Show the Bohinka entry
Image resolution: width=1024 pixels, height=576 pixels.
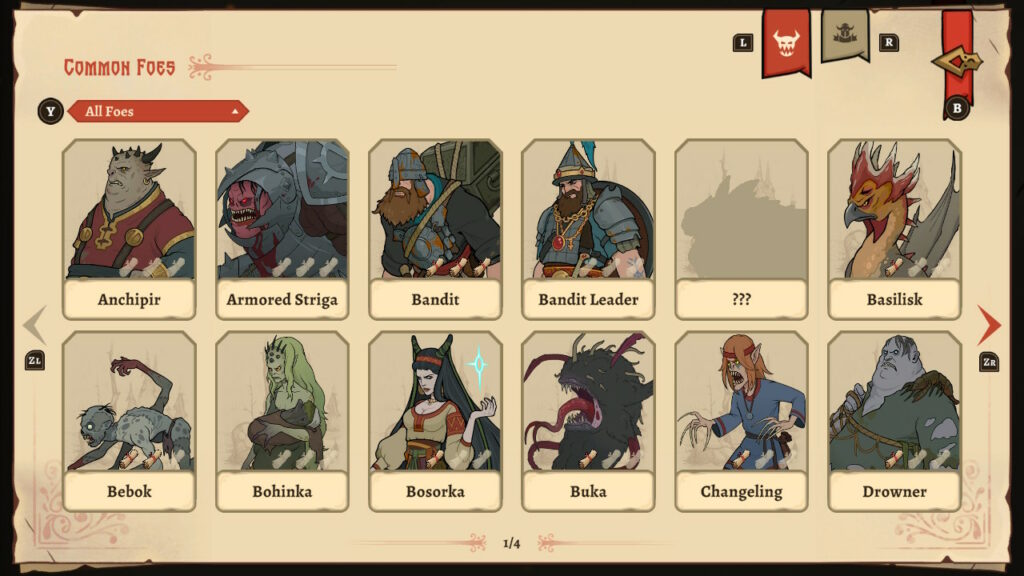click(x=282, y=420)
